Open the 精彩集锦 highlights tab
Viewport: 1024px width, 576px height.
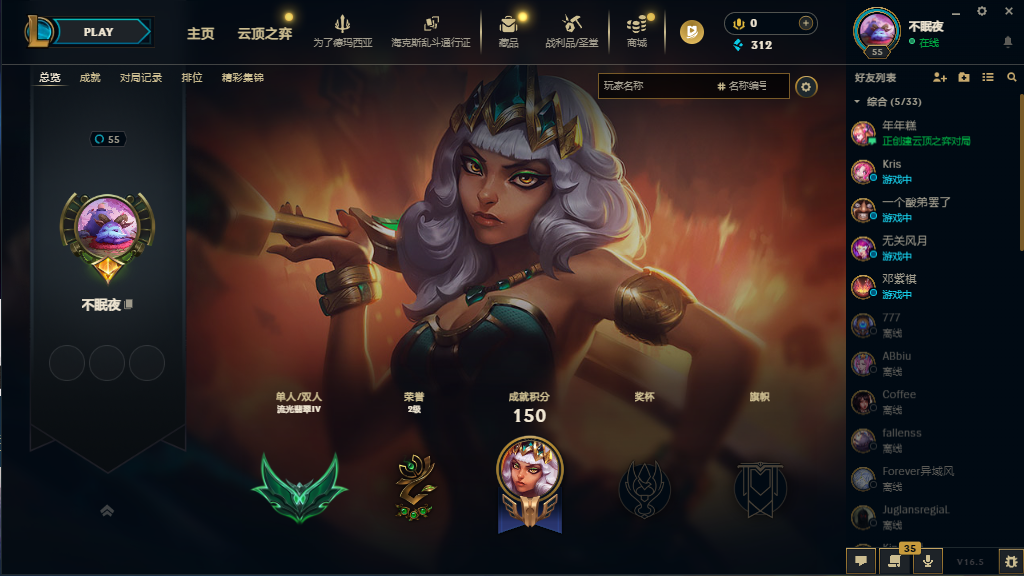click(243, 78)
